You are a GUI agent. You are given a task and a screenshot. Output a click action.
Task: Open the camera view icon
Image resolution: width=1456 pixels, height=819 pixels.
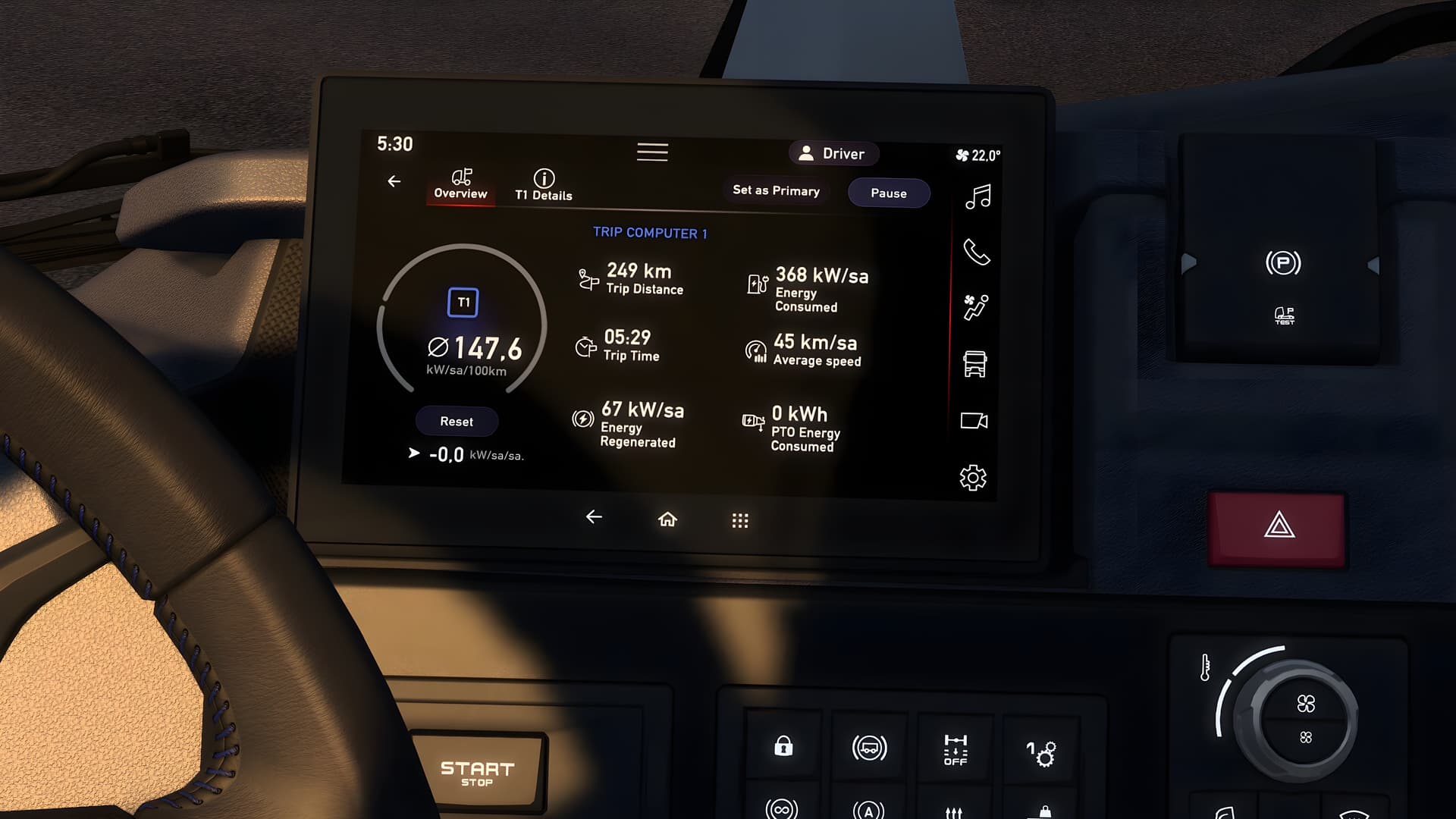click(x=974, y=421)
